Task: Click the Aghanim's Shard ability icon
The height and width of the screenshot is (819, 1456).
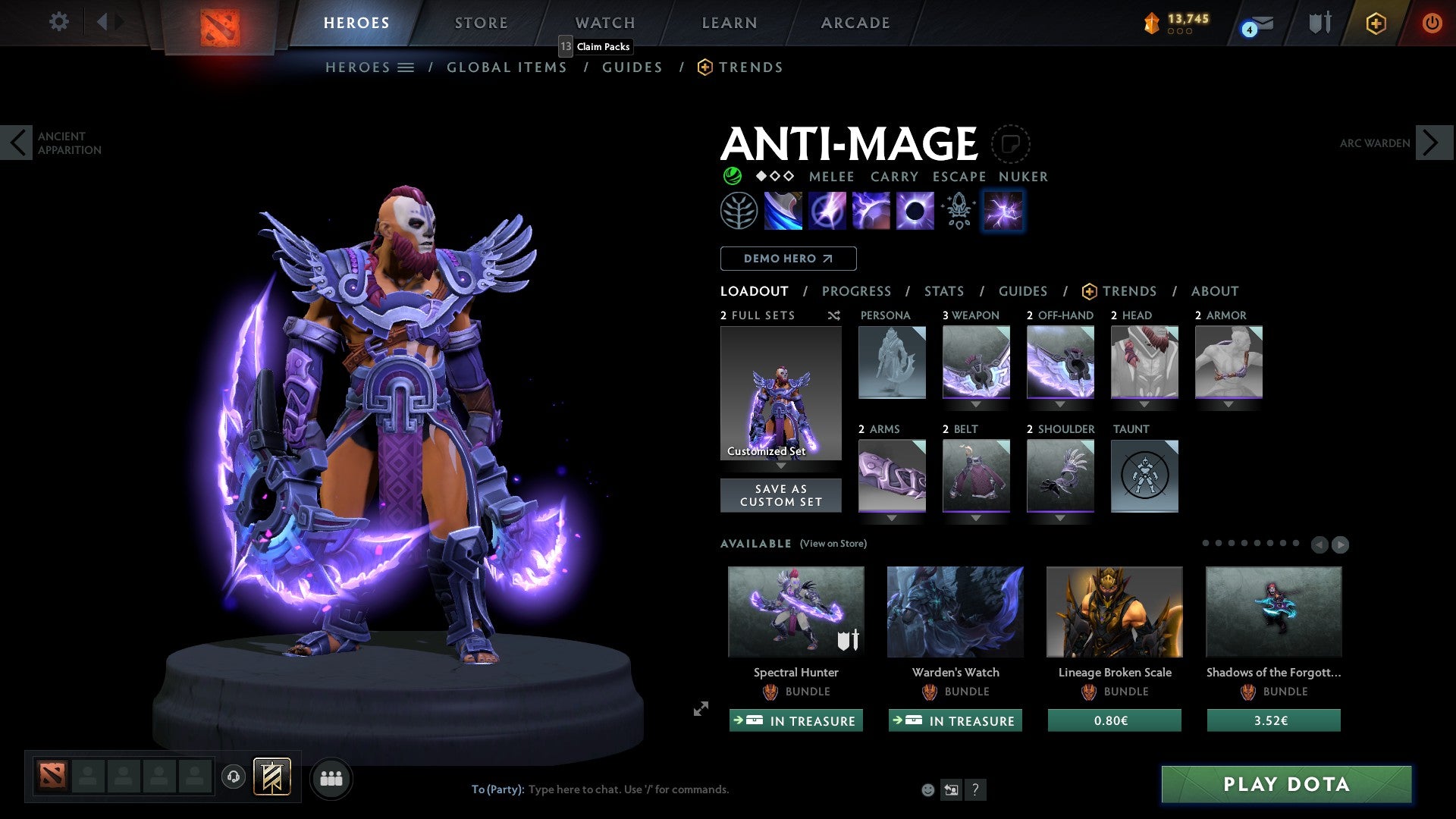Action: point(958,210)
